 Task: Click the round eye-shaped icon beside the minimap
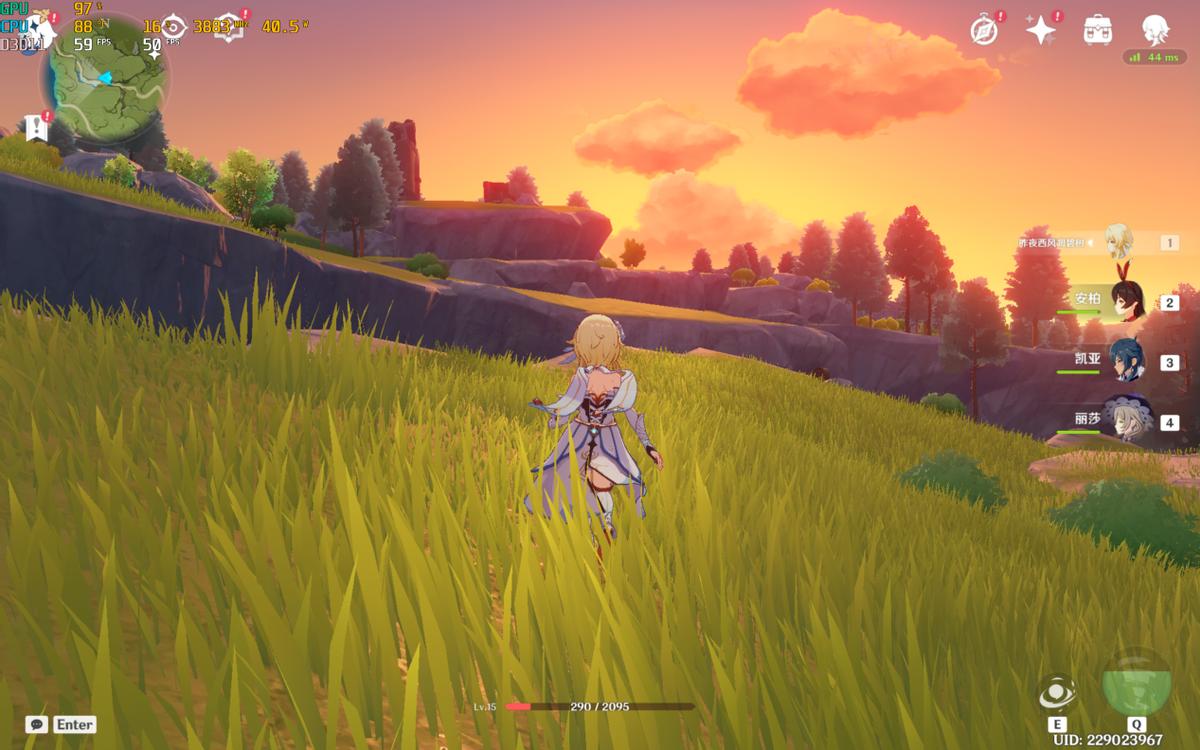[174, 28]
